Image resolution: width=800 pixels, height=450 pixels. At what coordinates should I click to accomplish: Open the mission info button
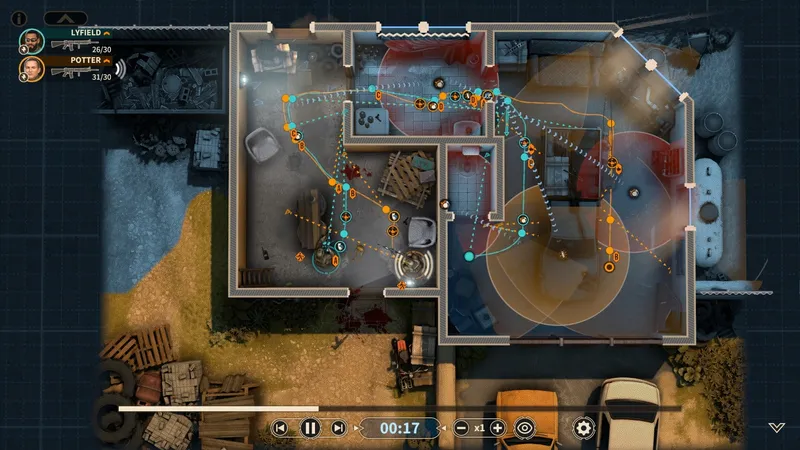pos(18,17)
